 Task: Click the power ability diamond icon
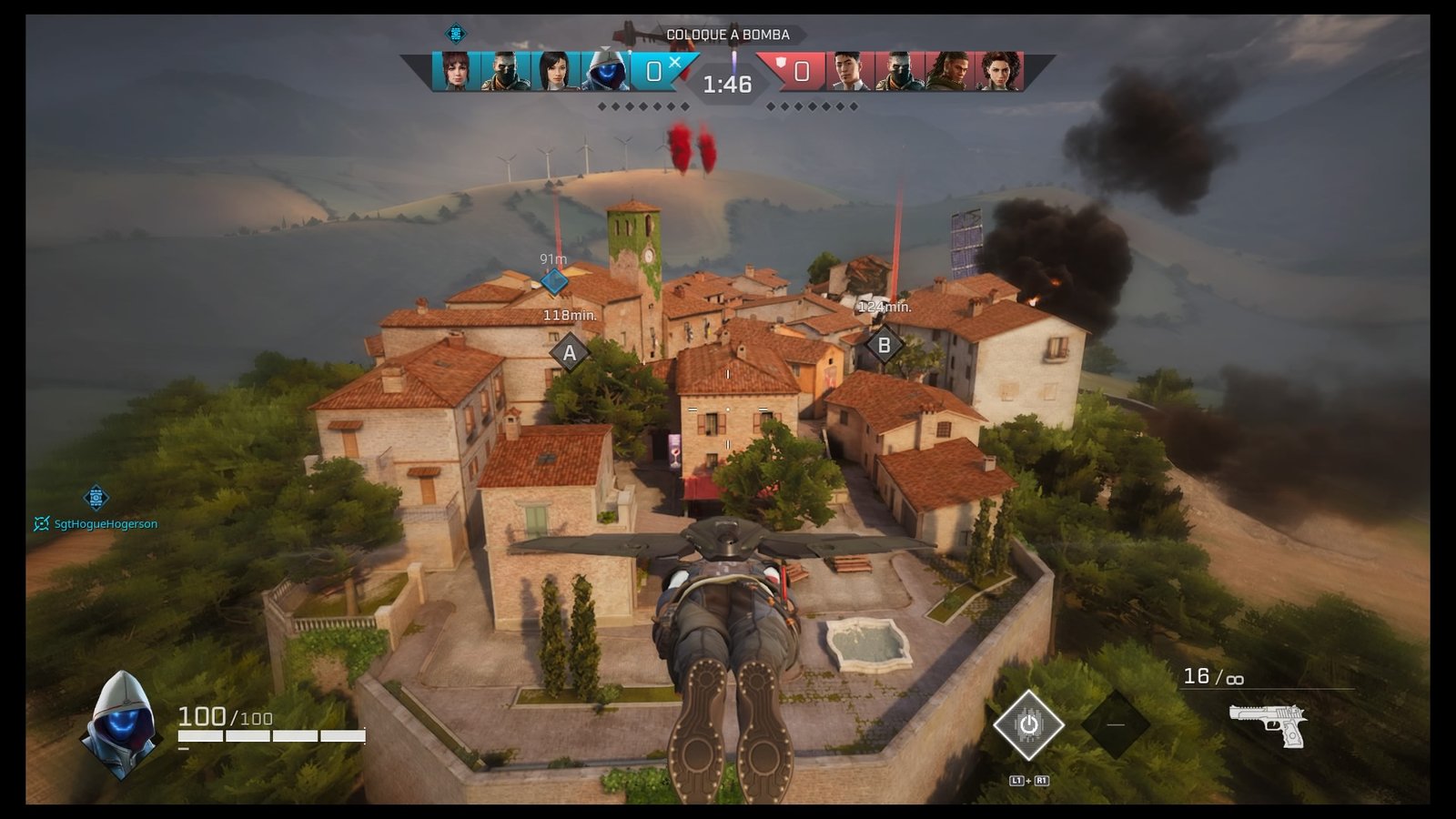(1028, 725)
